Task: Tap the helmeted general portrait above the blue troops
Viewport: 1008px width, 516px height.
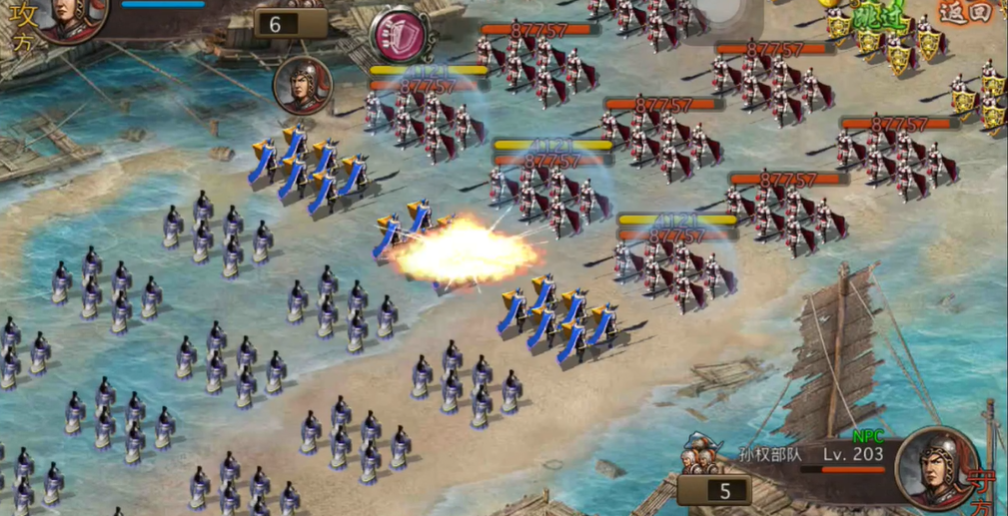Action: [x=302, y=85]
